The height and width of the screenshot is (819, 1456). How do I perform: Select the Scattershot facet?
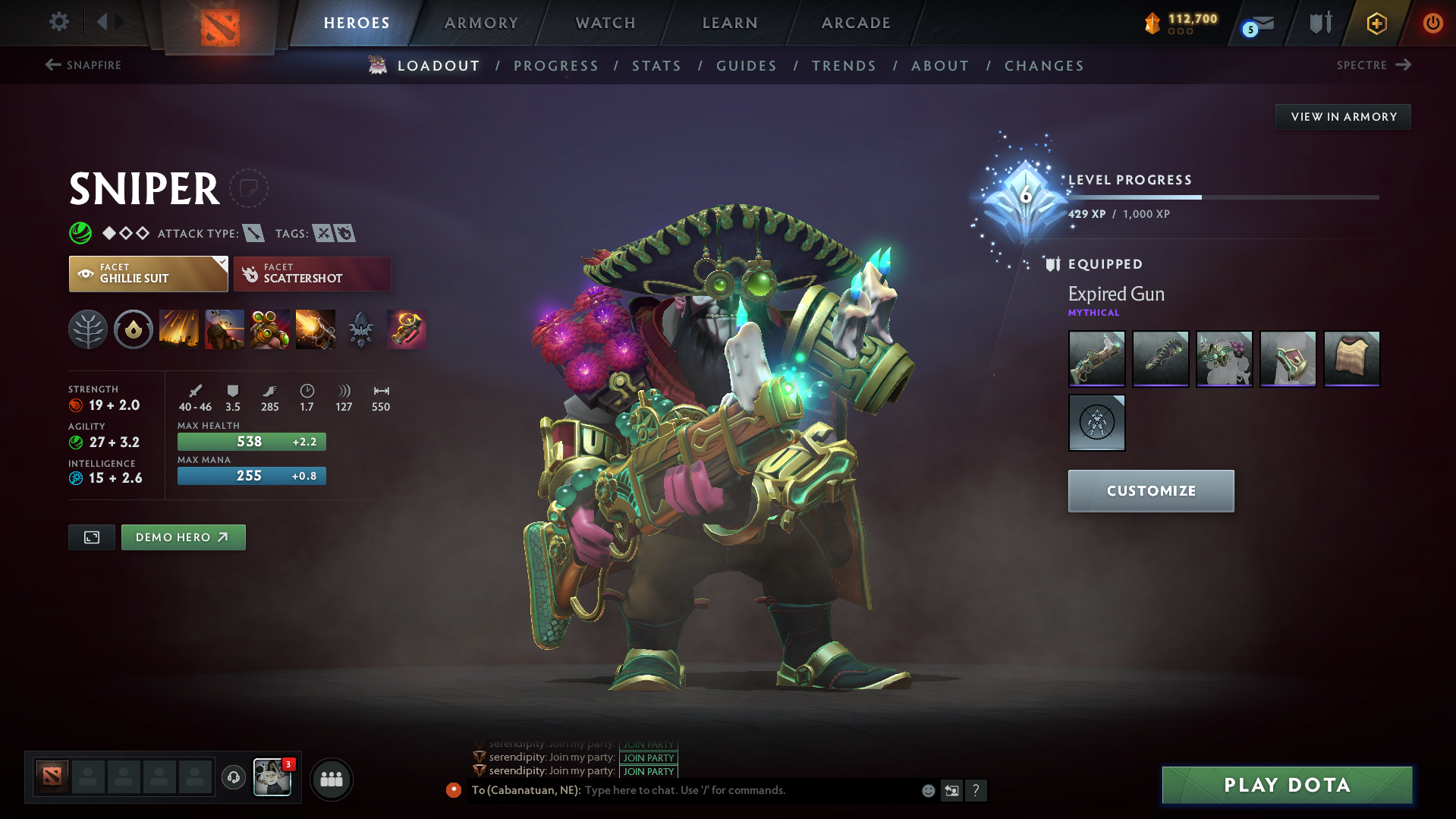coord(312,273)
